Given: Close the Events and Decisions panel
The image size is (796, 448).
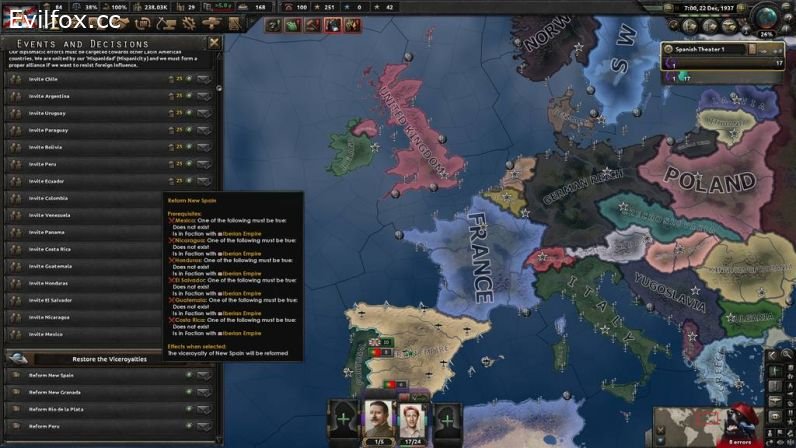Looking at the screenshot, I should pos(214,43).
